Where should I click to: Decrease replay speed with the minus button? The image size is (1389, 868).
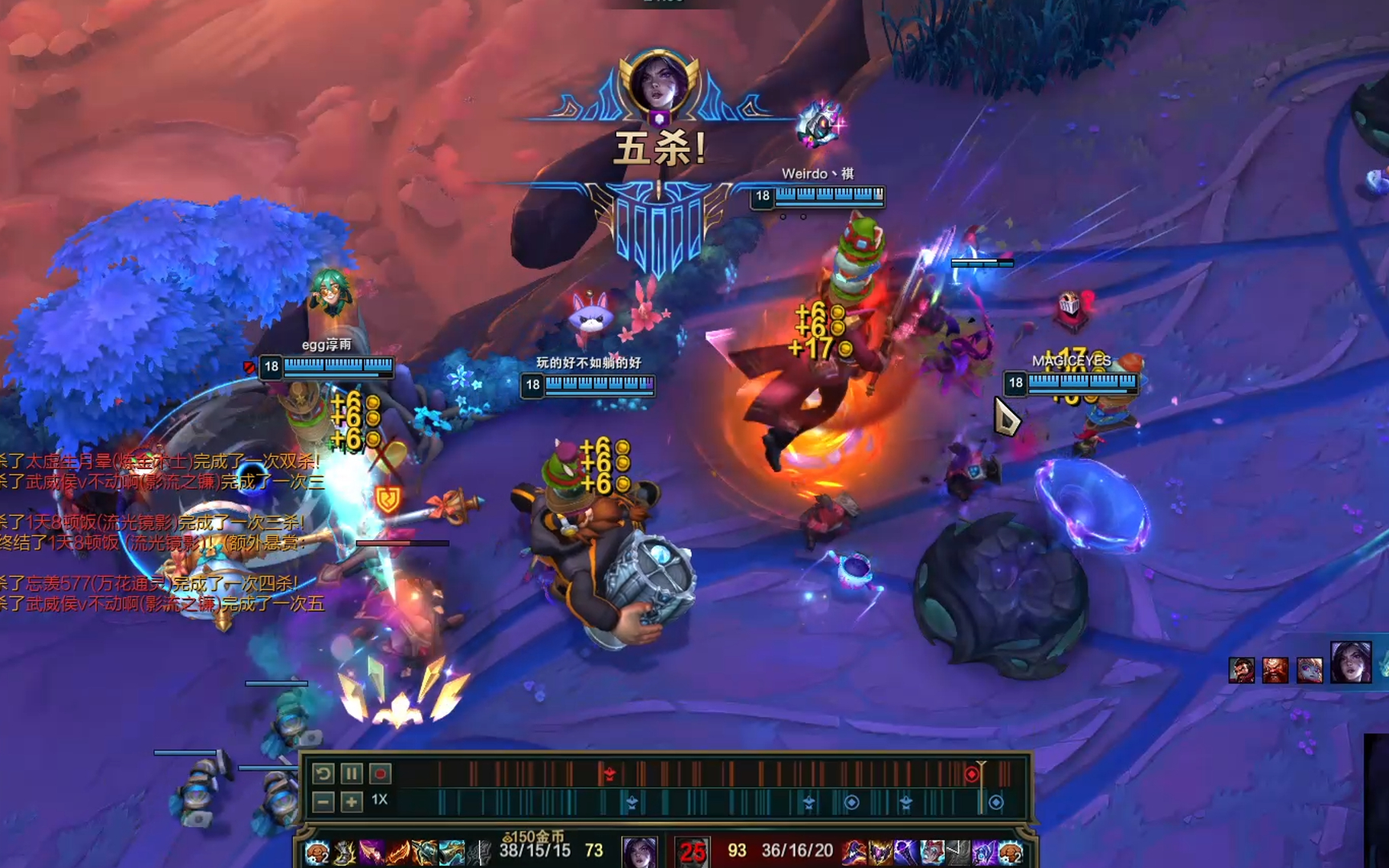tap(323, 802)
